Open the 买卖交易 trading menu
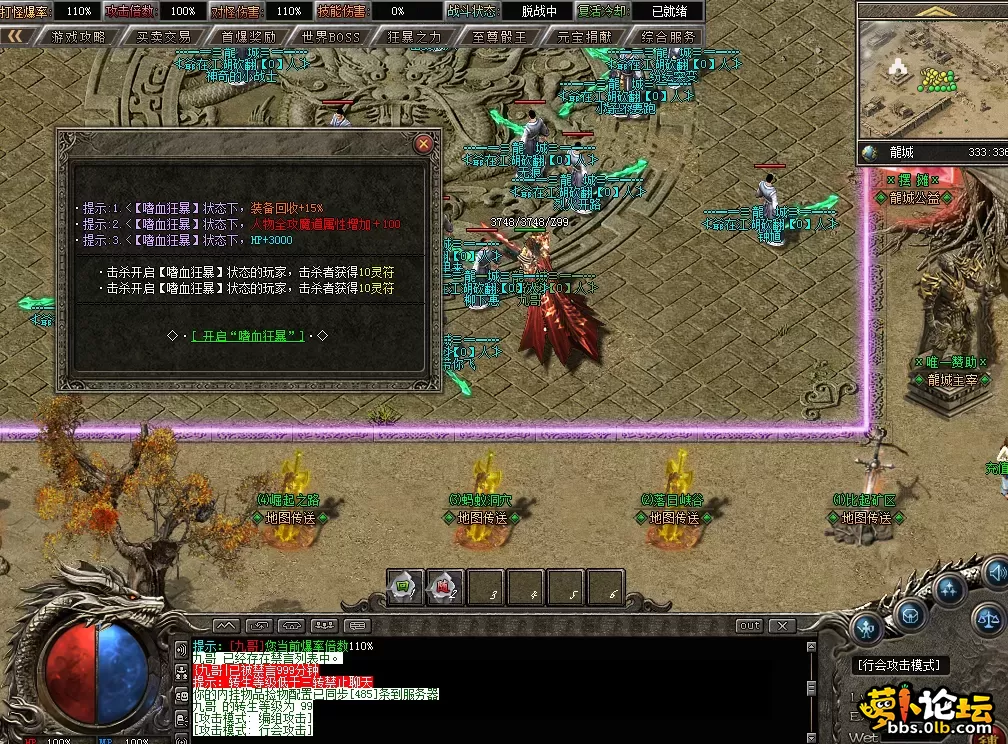Screen dimensions: 1008x744 (x=163, y=36)
